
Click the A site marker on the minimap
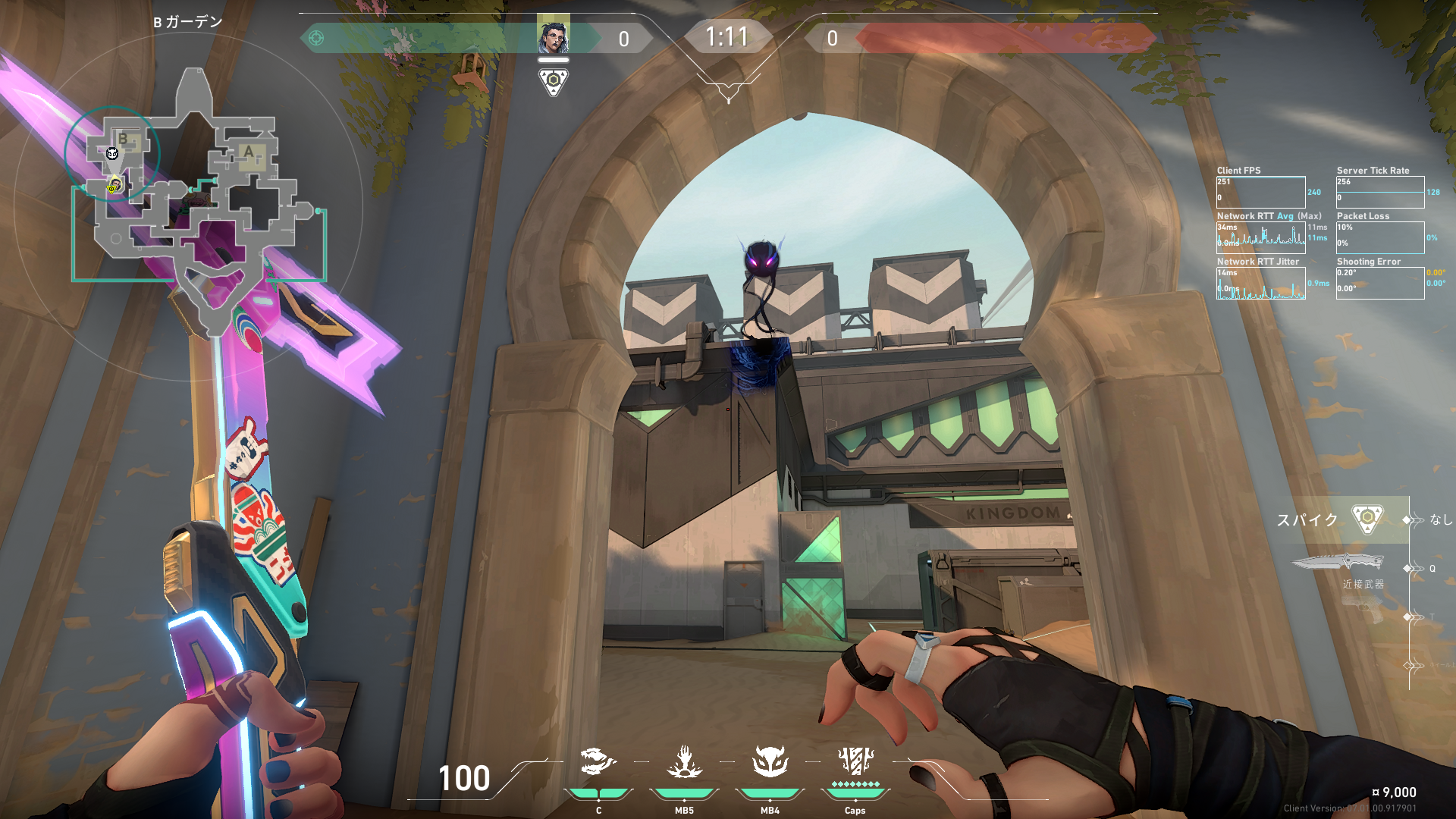point(249,152)
